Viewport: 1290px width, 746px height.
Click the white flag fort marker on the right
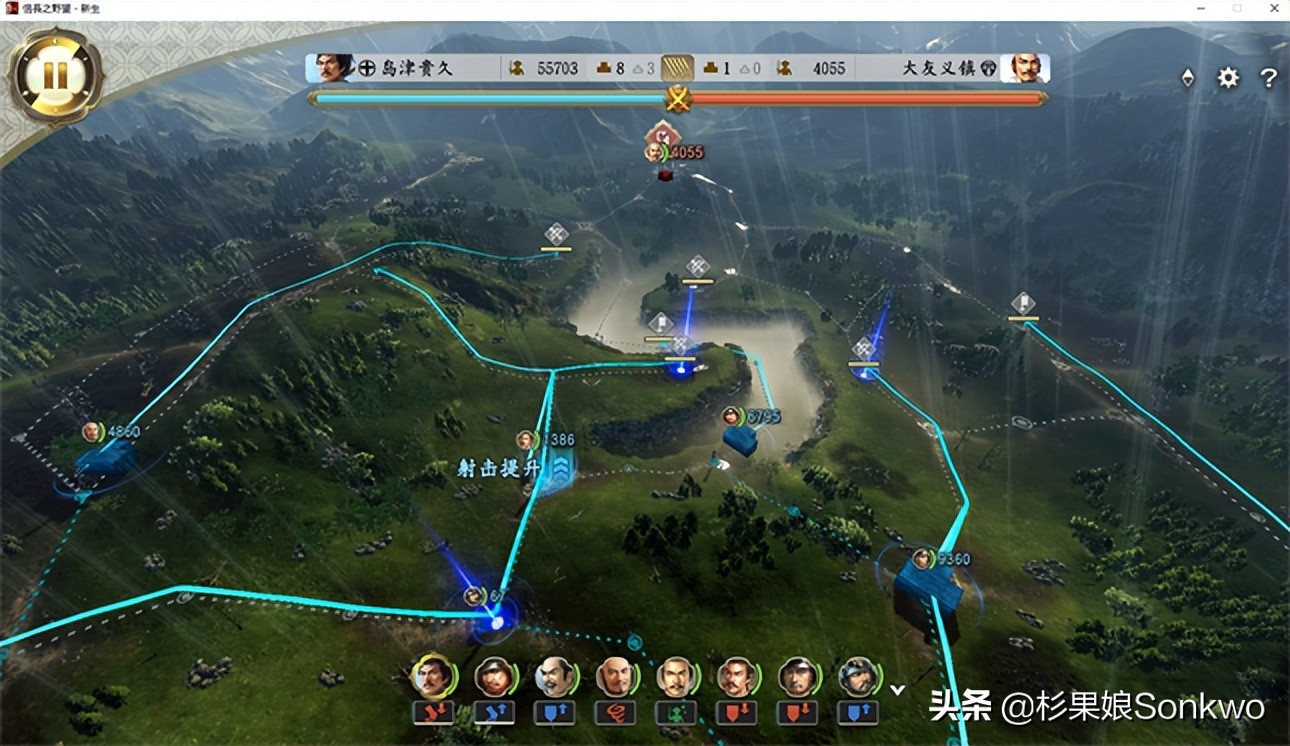point(1024,304)
